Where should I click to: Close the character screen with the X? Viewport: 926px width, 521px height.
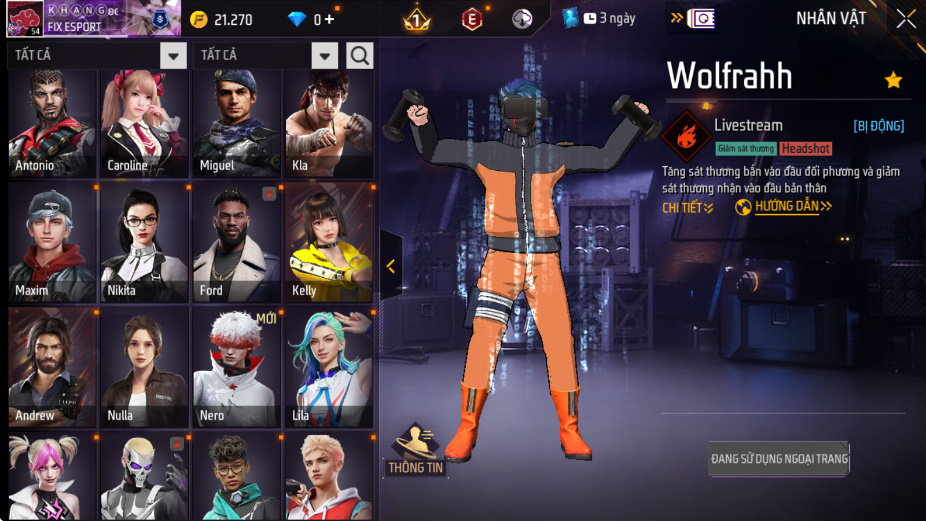click(905, 19)
